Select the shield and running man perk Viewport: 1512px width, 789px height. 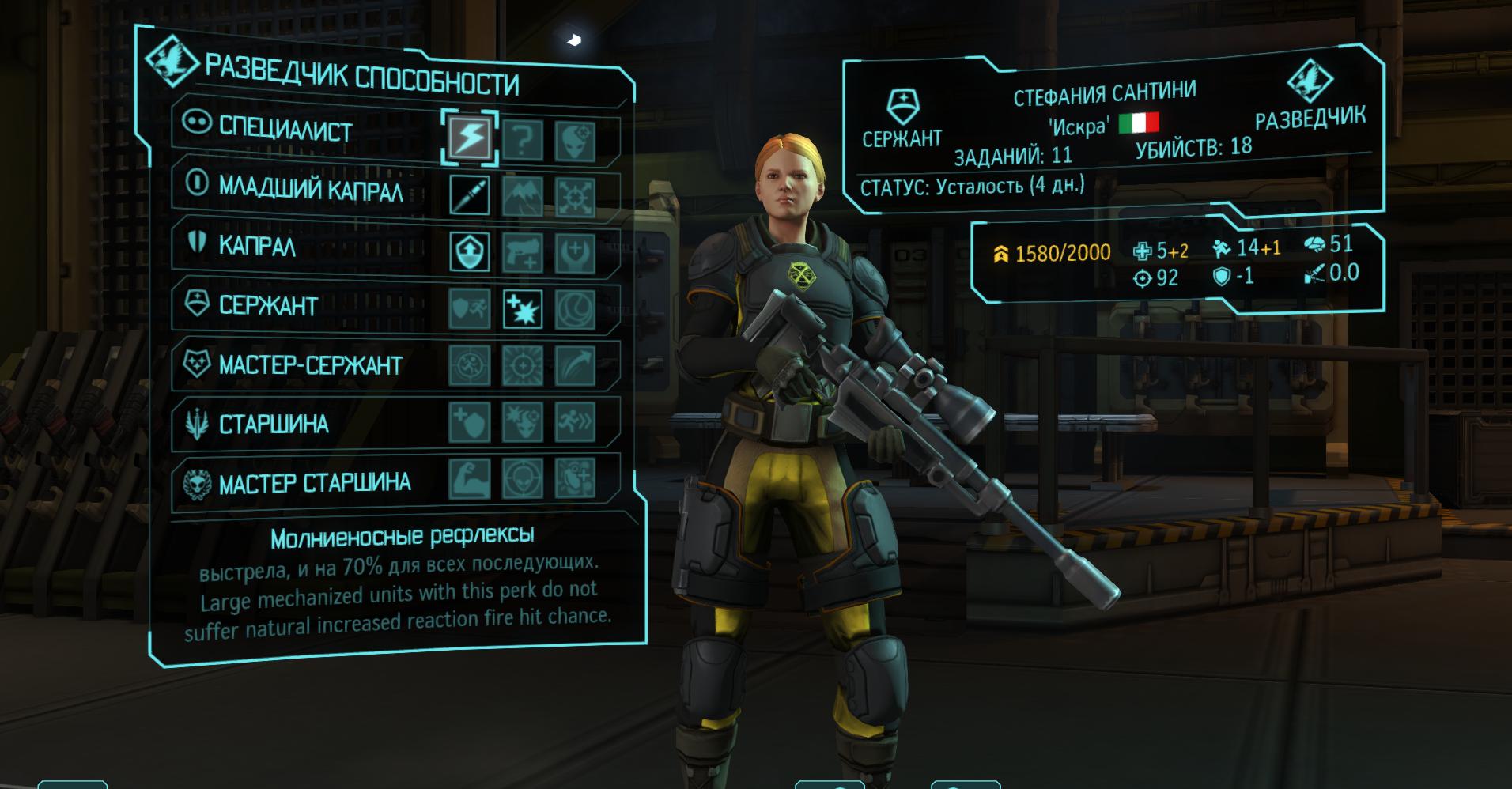coord(470,308)
